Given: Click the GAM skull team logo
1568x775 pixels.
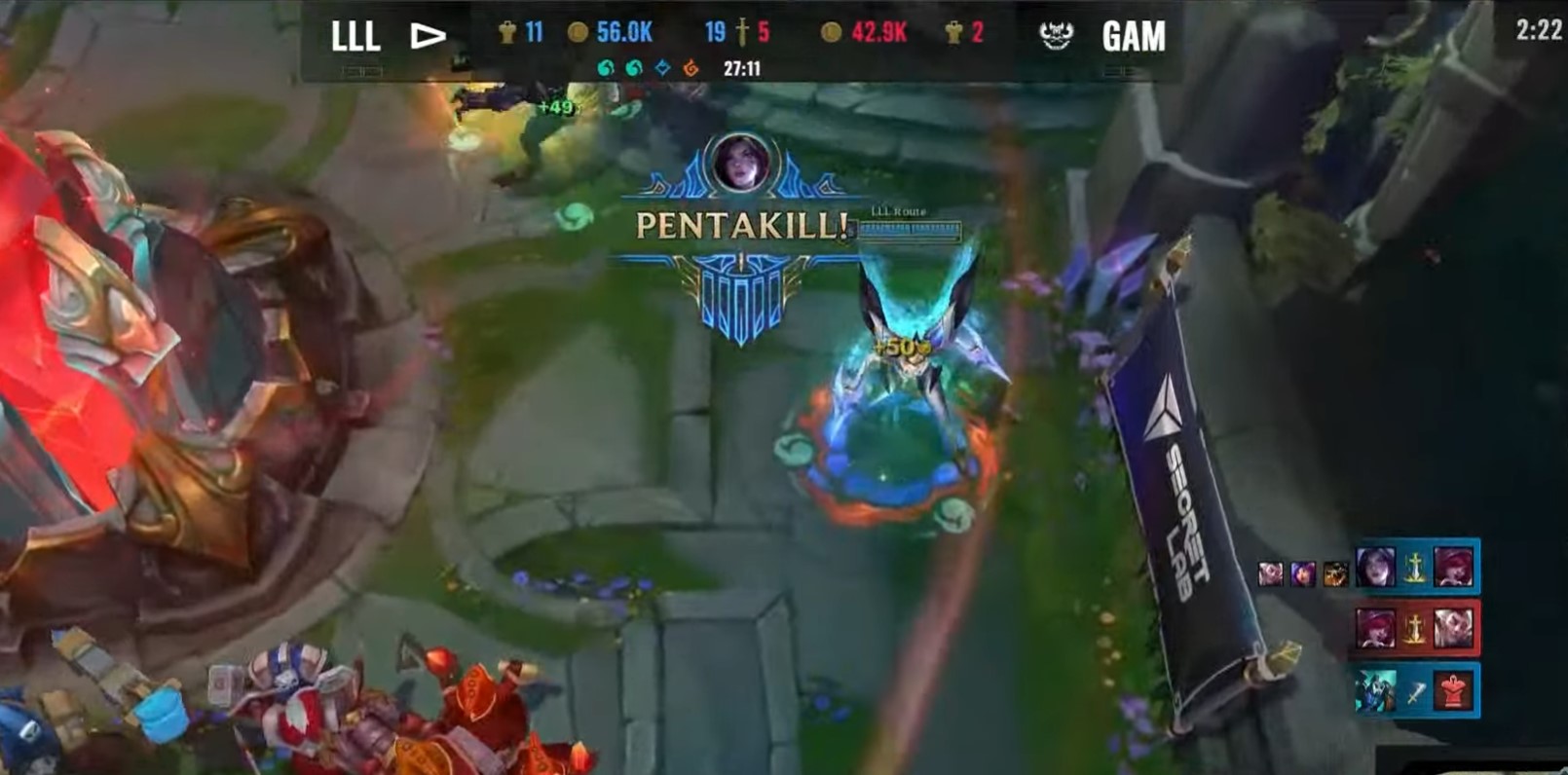Looking at the screenshot, I should coord(1057,34).
